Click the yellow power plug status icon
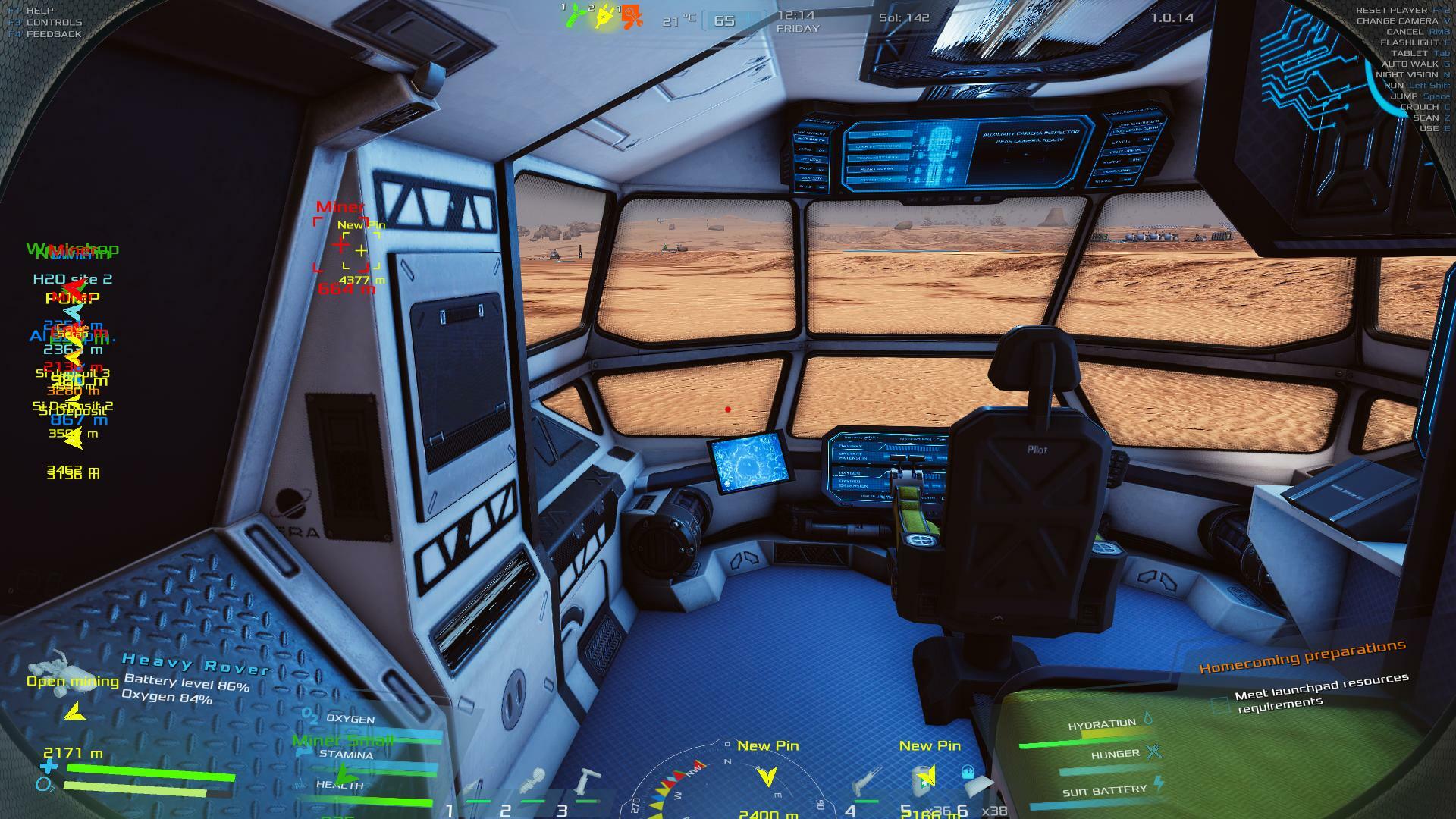1456x819 pixels. (x=604, y=15)
